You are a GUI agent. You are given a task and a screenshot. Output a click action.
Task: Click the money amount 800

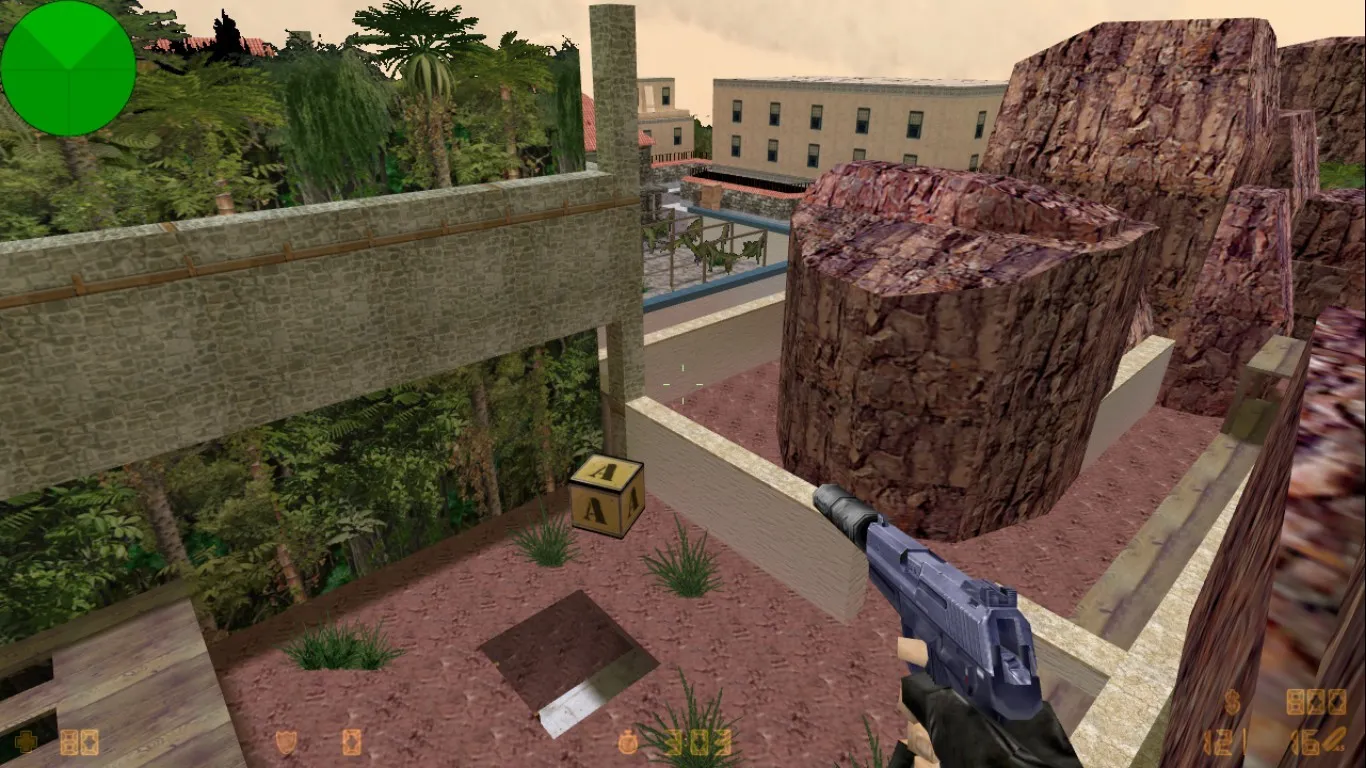(1316, 702)
